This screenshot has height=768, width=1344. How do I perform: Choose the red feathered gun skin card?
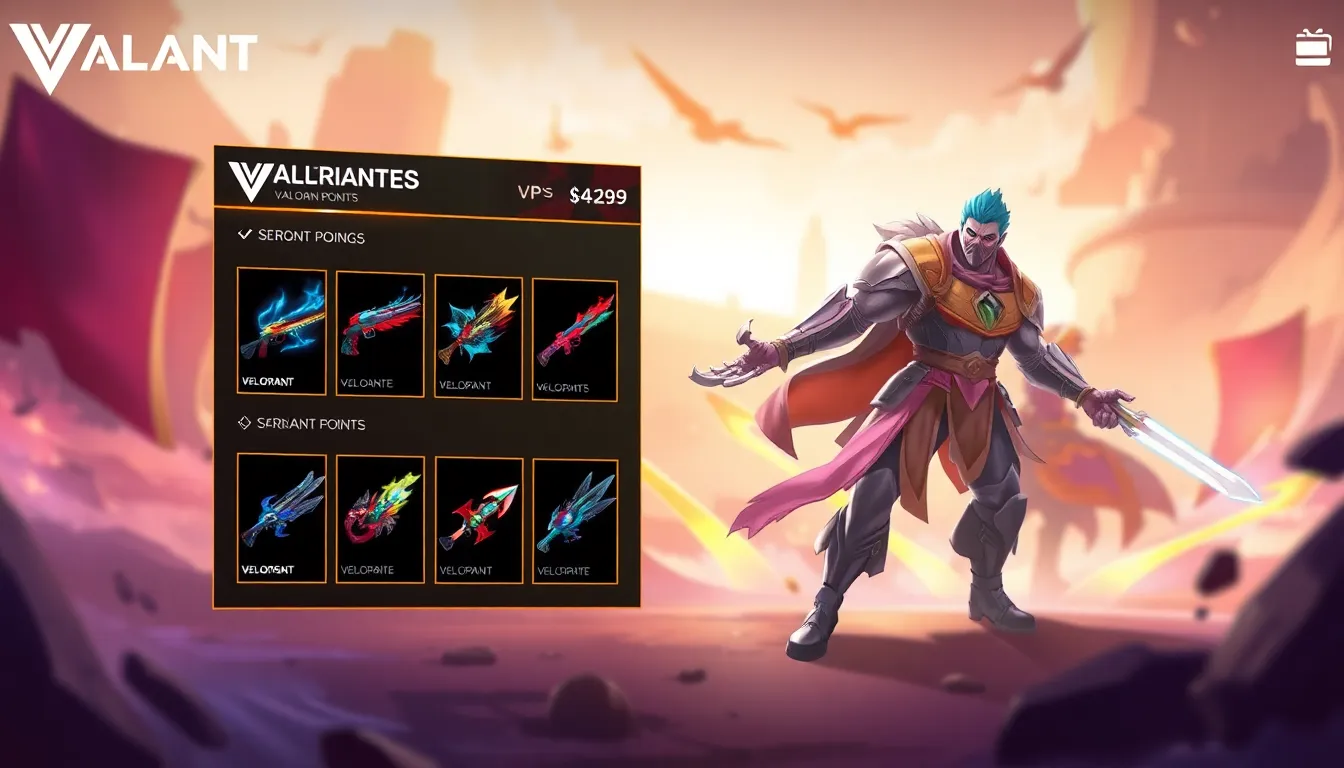380,334
